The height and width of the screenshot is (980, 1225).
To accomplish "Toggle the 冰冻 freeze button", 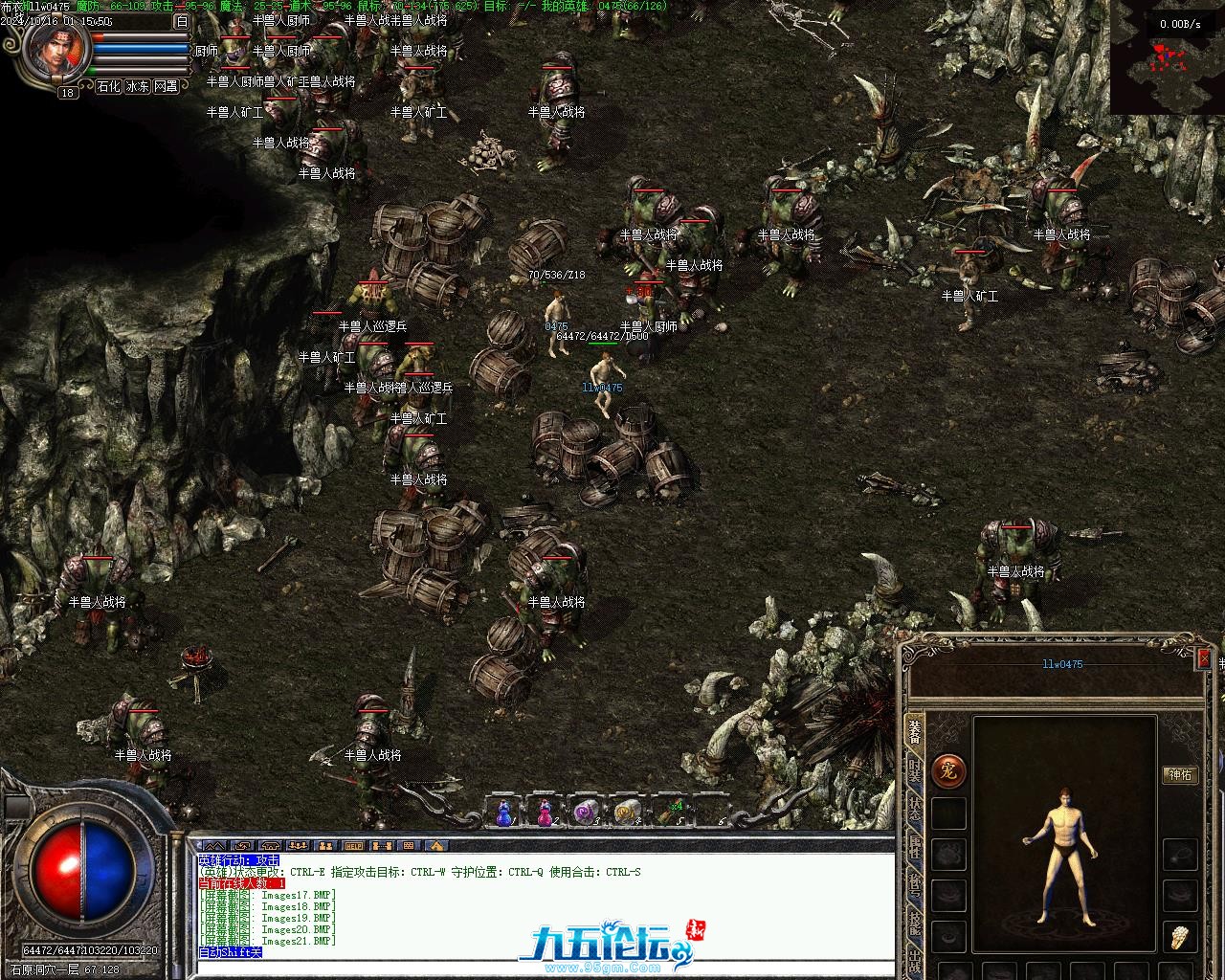I will [x=137, y=86].
